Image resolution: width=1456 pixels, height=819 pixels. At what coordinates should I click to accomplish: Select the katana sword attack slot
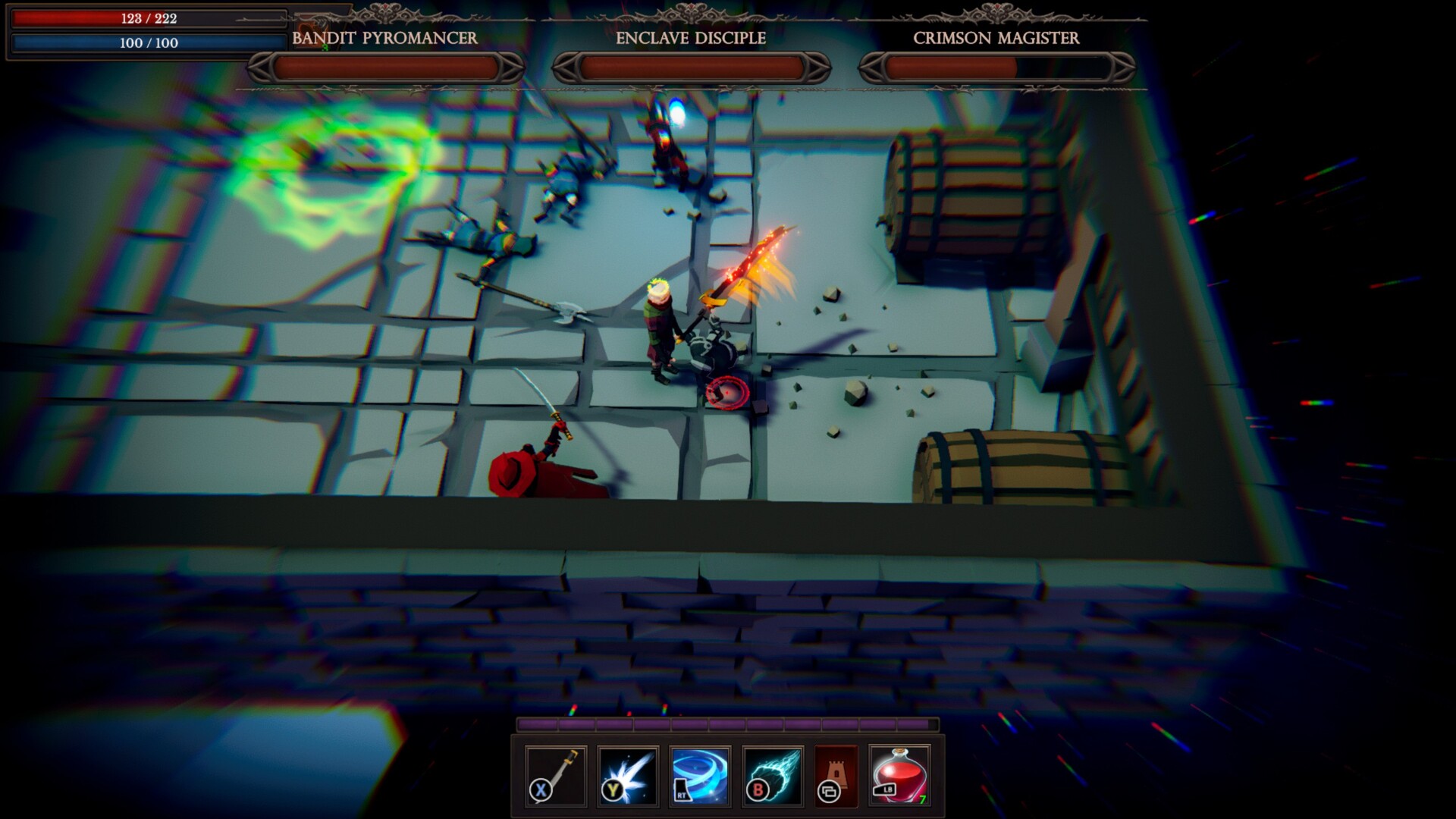click(556, 776)
